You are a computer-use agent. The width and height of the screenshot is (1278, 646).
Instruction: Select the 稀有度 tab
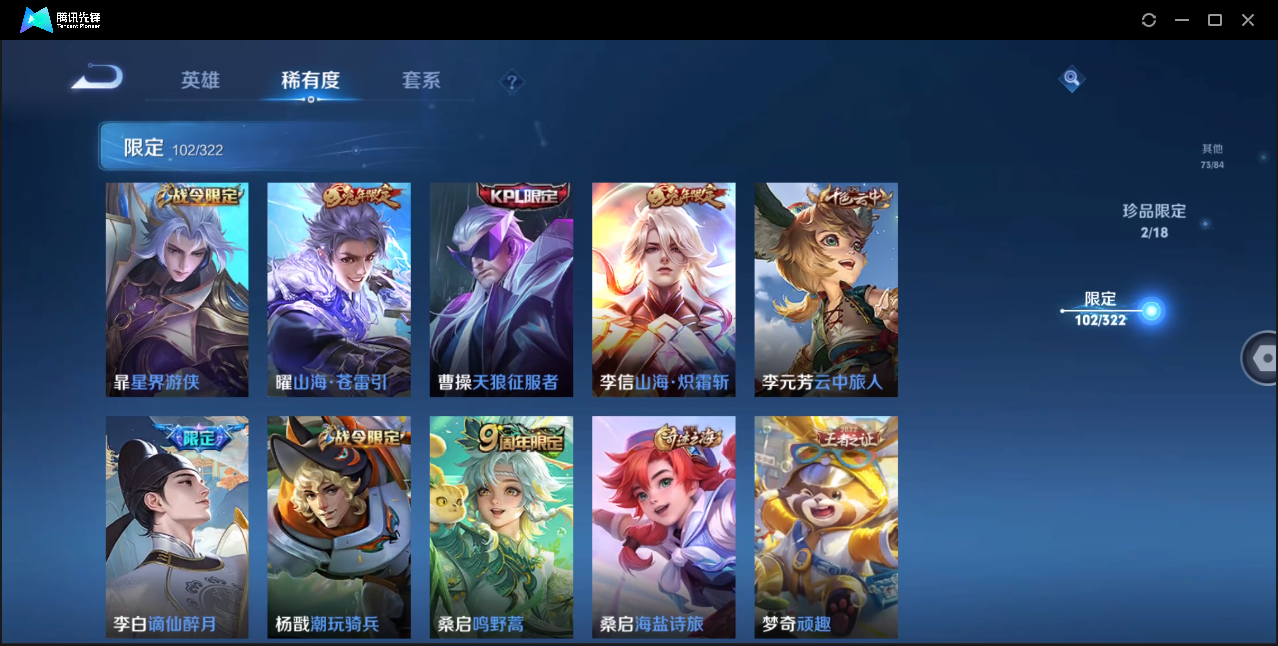310,80
